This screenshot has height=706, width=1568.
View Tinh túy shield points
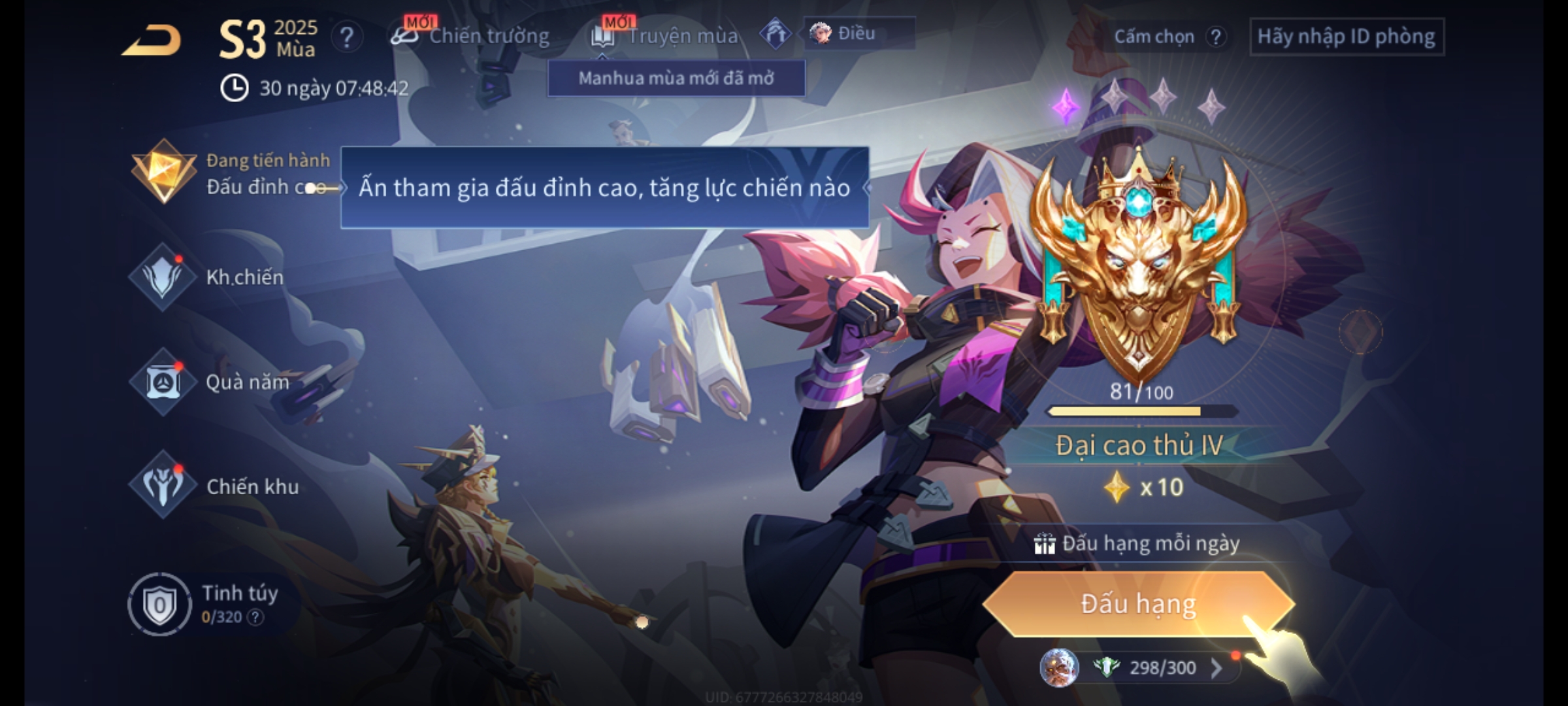[x=160, y=604]
